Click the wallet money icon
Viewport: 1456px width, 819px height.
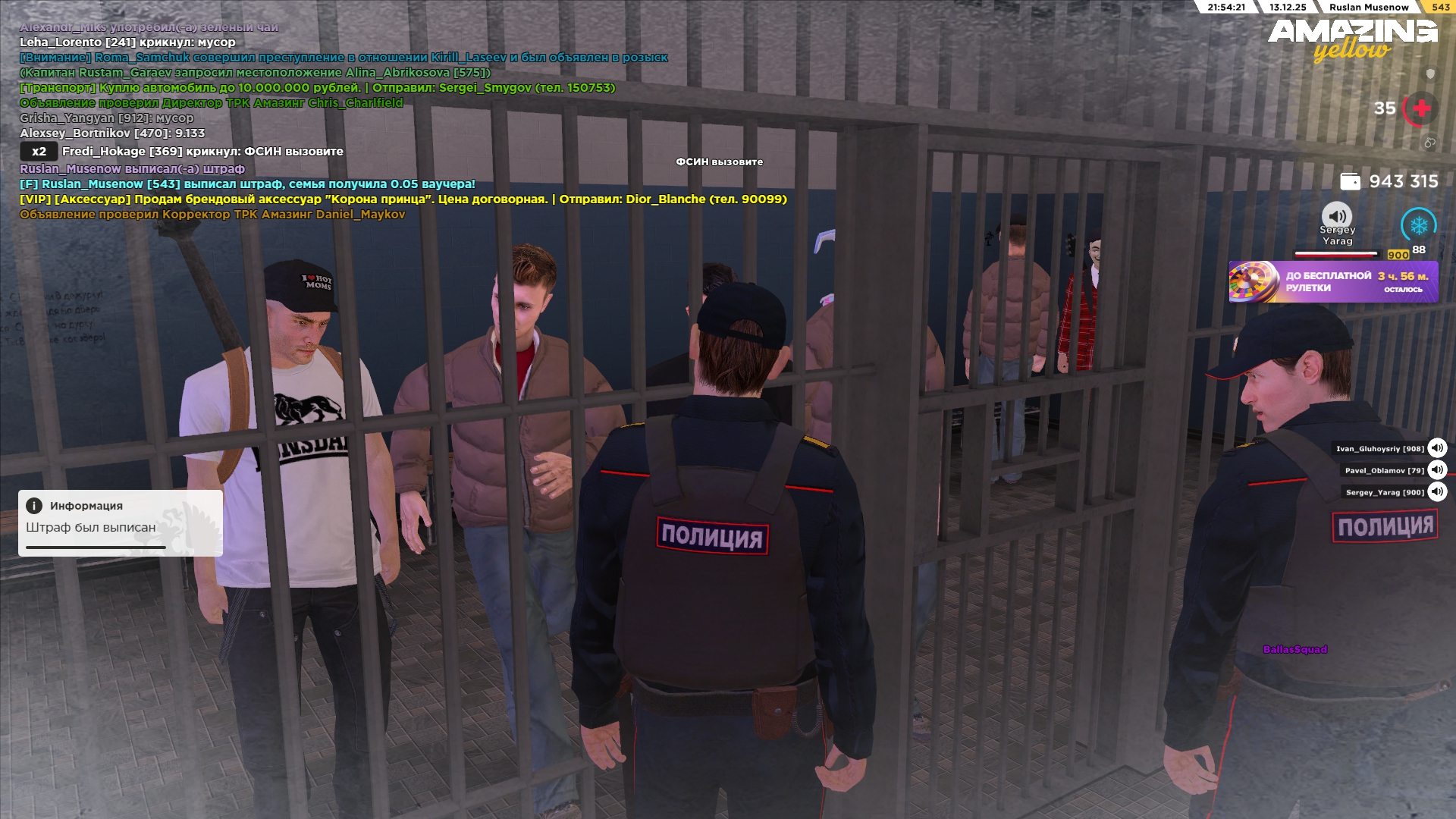click(1350, 182)
